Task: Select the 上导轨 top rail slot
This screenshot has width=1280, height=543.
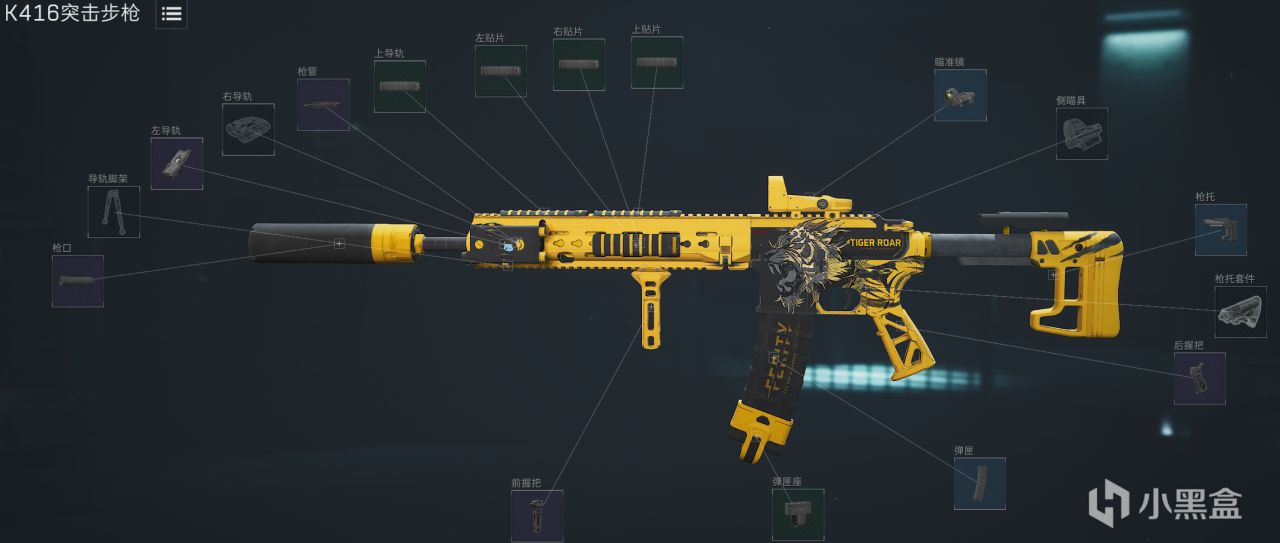Action: point(400,86)
